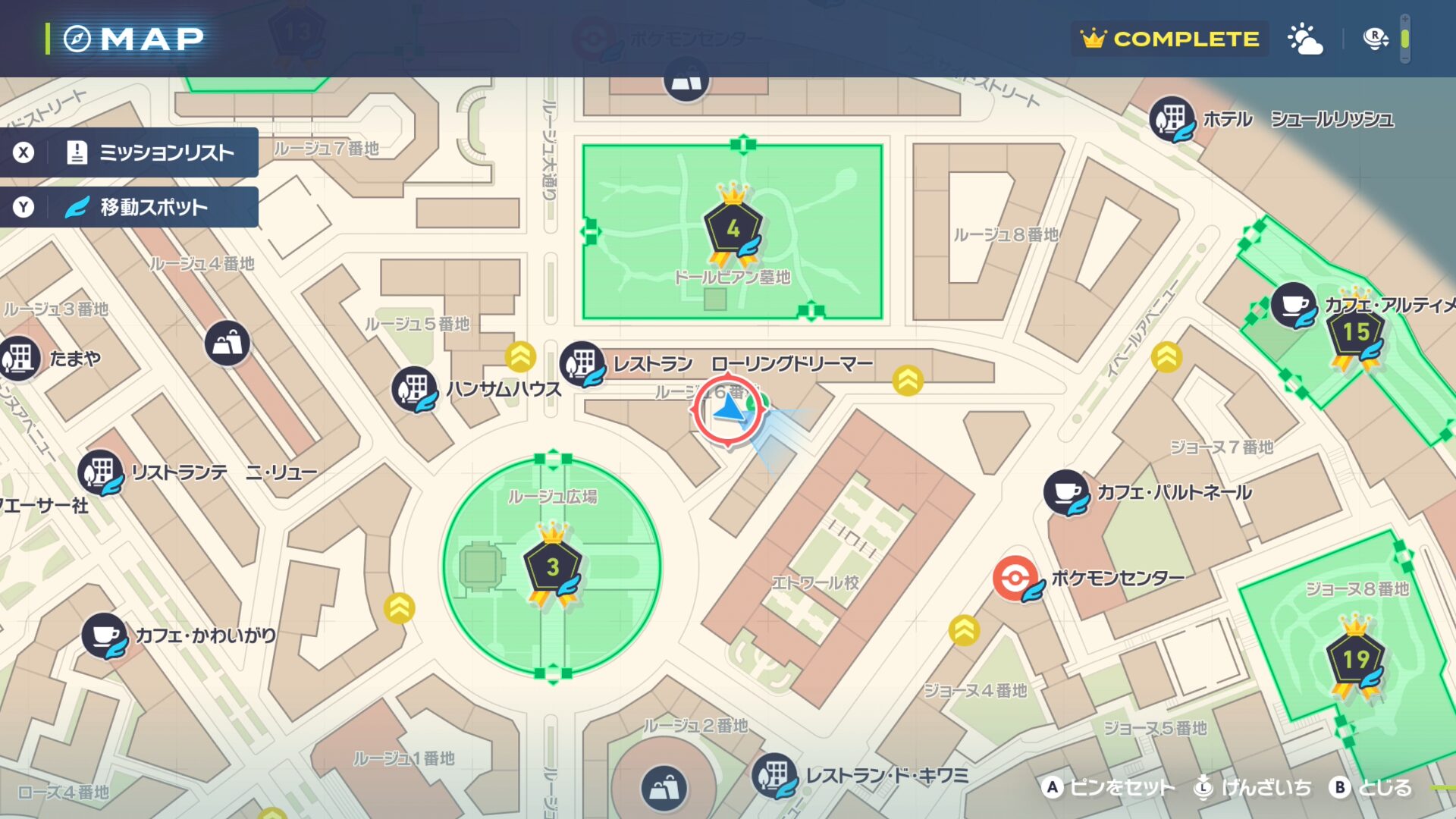Click the weather sun-and-cloud icon
Screen dimensions: 1456x819
1305,39
